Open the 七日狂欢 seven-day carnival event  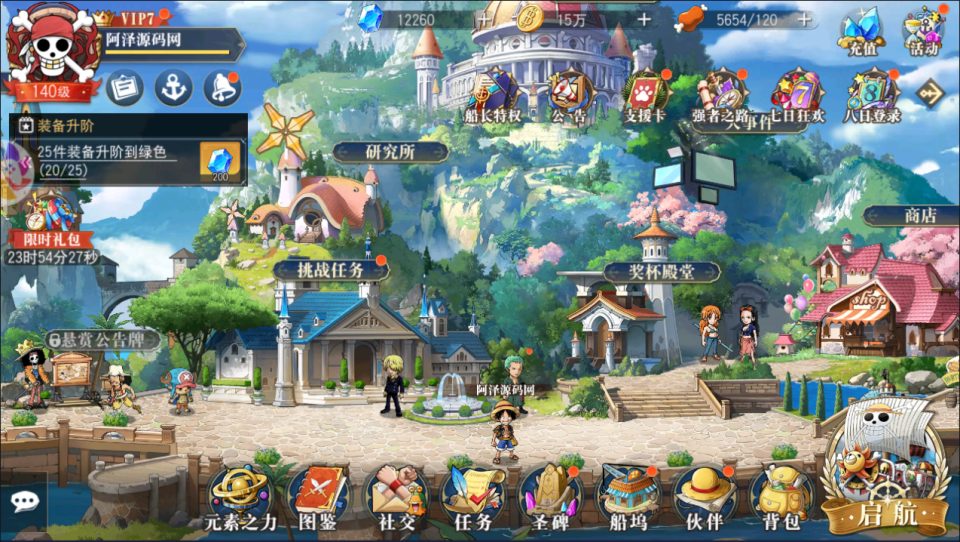[x=797, y=95]
